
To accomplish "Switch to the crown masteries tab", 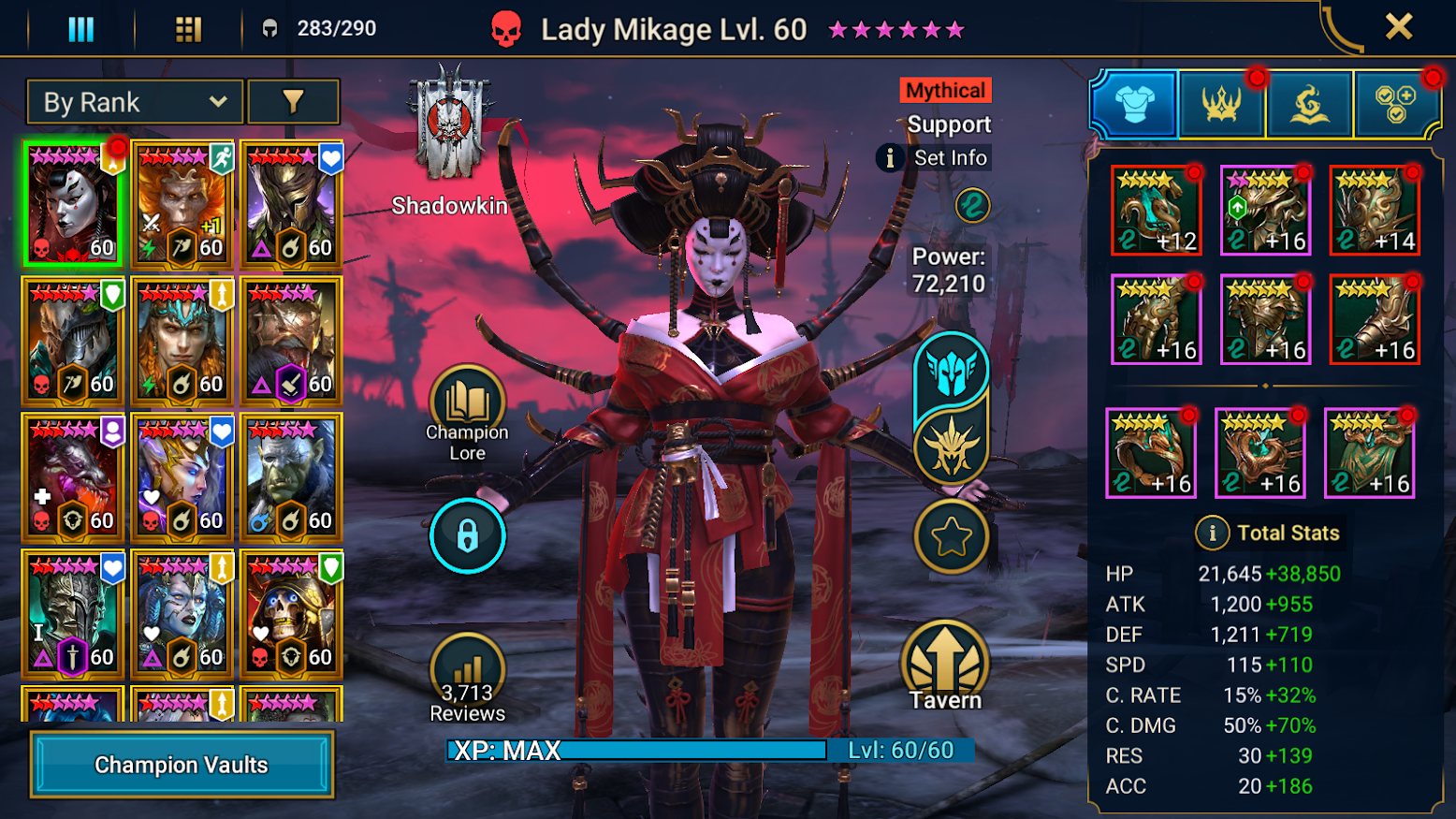I will 1221,103.
